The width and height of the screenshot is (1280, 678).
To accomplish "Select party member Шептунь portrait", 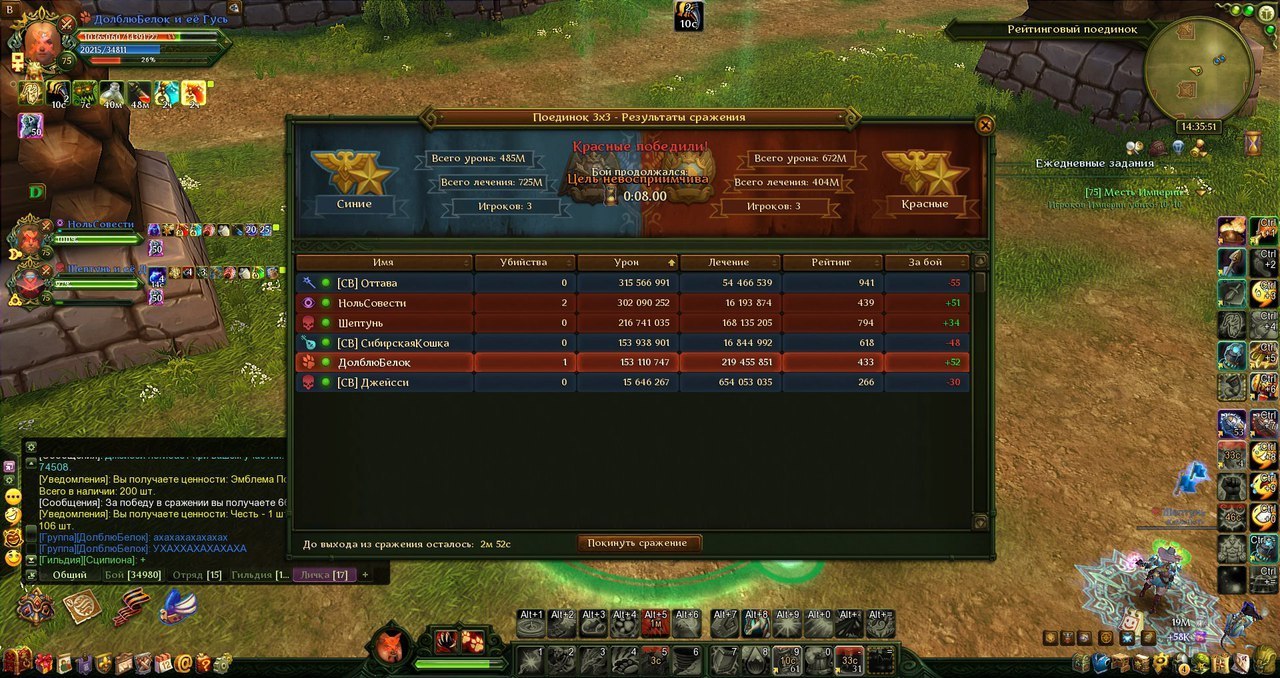I will point(30,281).
